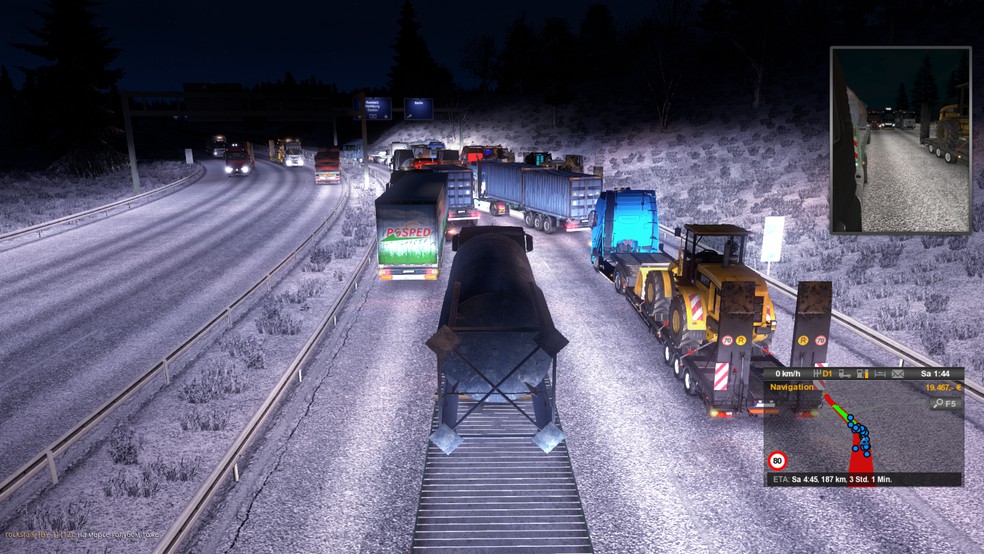Select the truck damage status icon
The width and height of the screenshot is (984, 554).
coord(844,374)
